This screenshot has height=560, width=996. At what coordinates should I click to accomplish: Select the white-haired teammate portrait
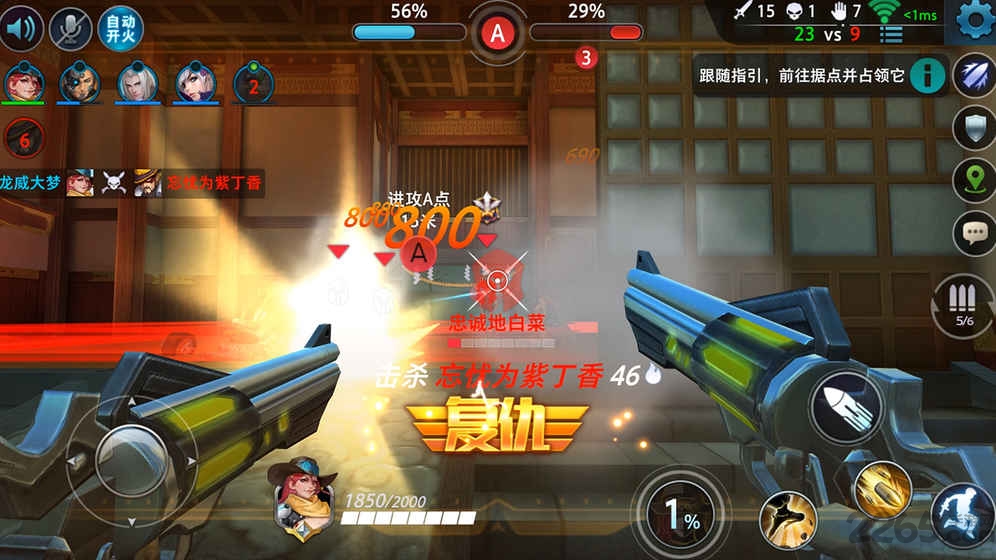[x=139, y=83]
